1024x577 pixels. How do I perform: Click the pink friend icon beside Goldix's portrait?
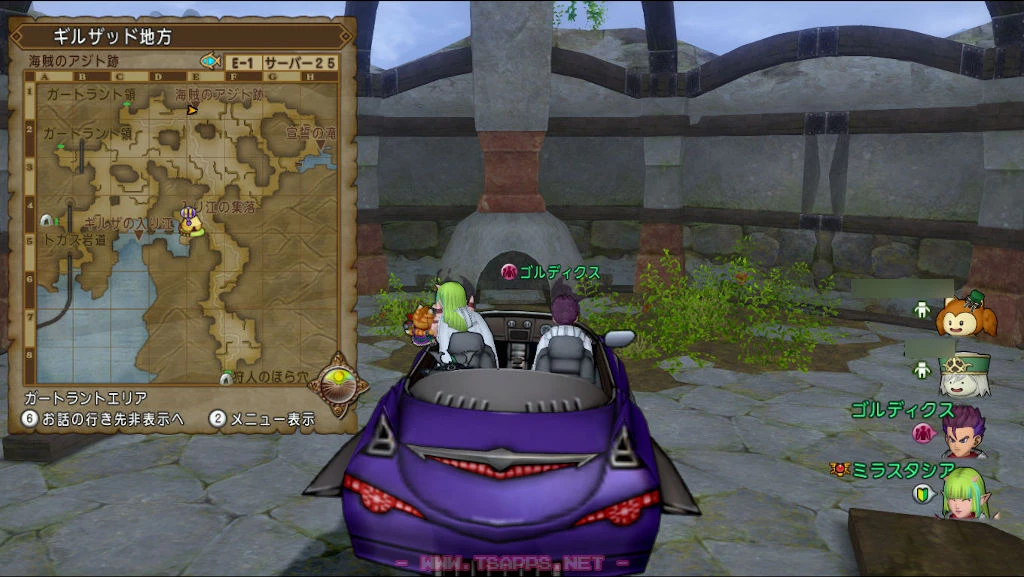click(x=923, y=433)
